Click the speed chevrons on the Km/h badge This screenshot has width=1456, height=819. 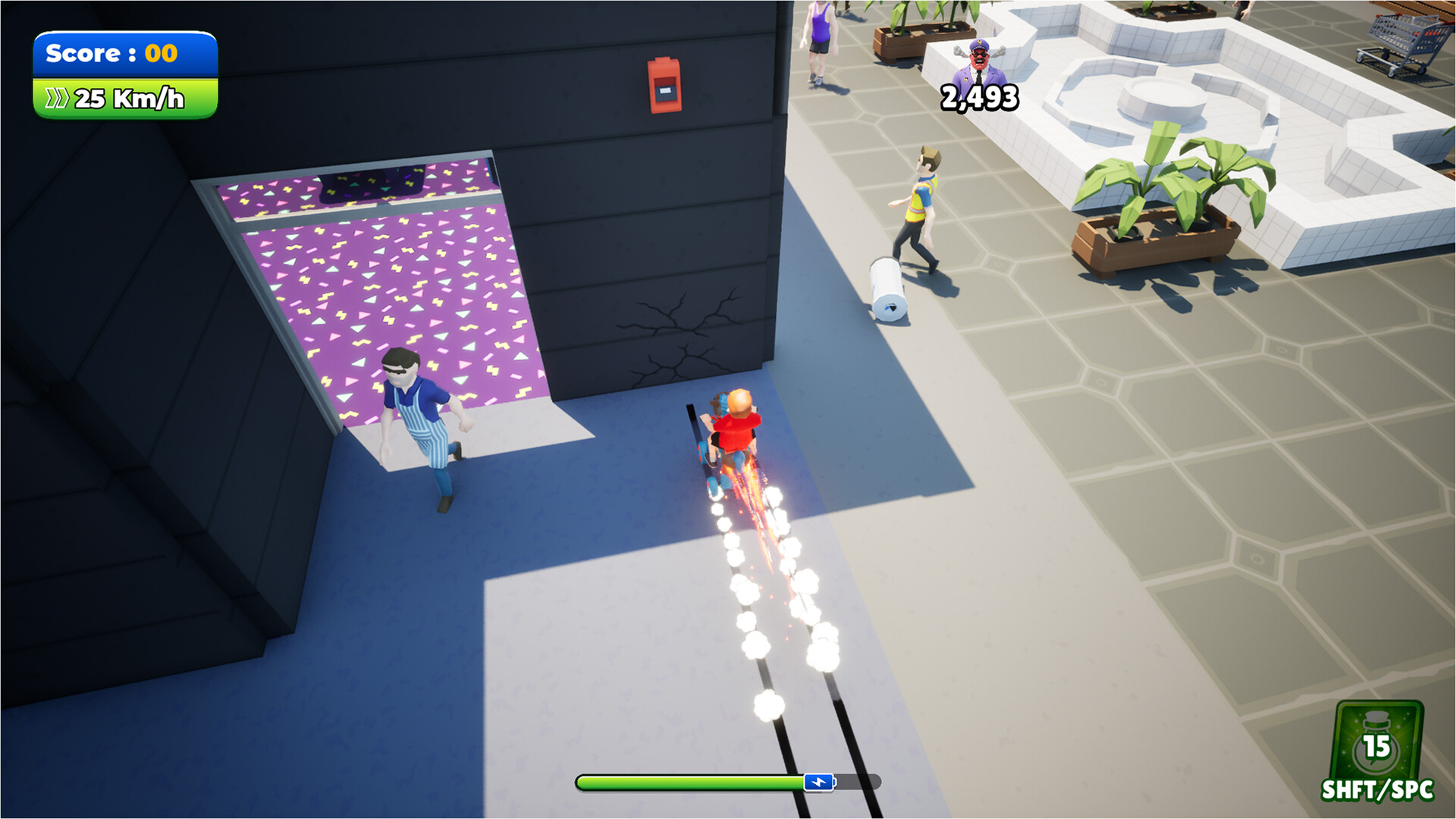(x=57, y=97)
